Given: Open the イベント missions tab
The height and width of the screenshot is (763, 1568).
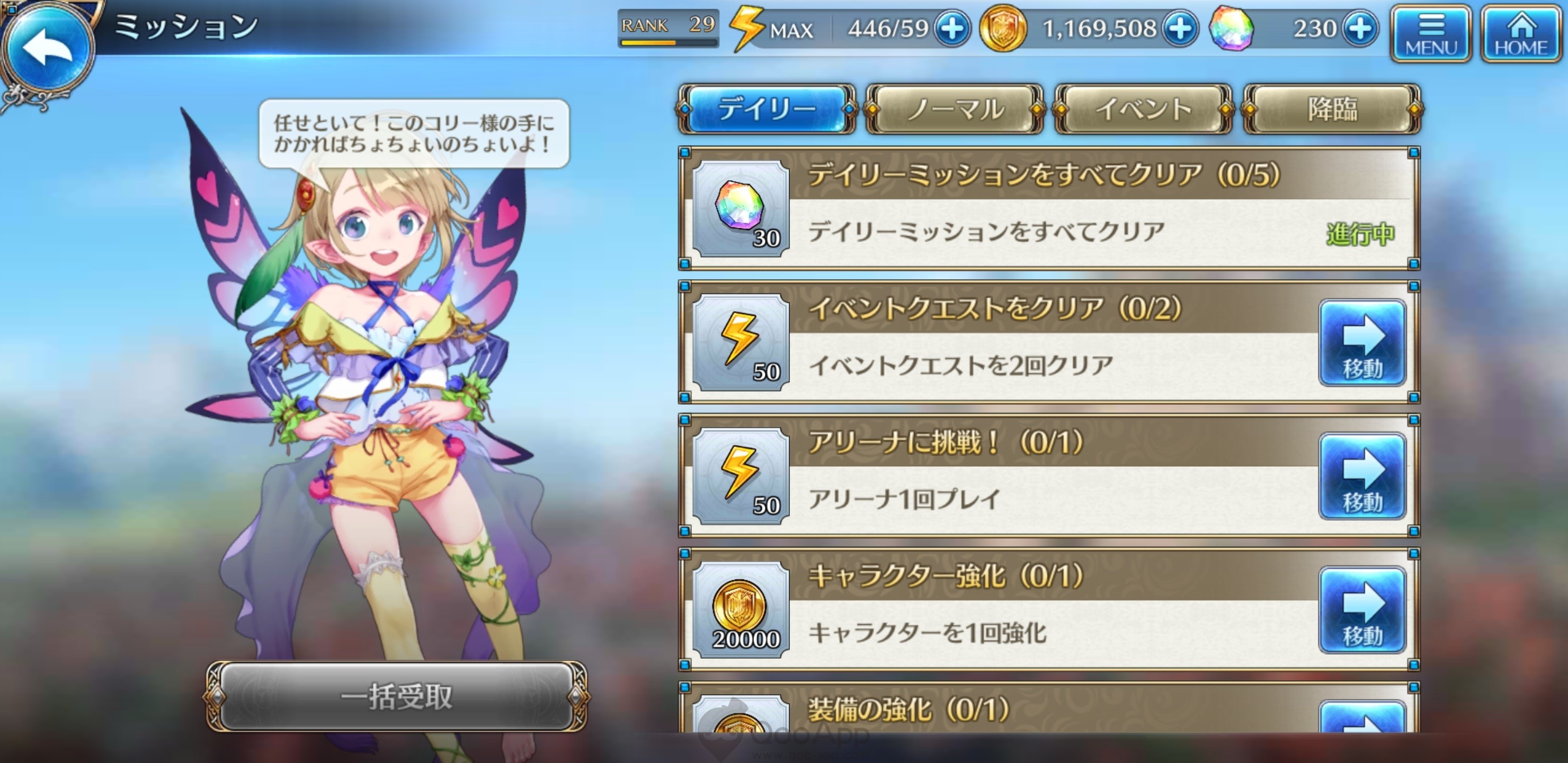Looking at the screenshot, I should 1143,111.
